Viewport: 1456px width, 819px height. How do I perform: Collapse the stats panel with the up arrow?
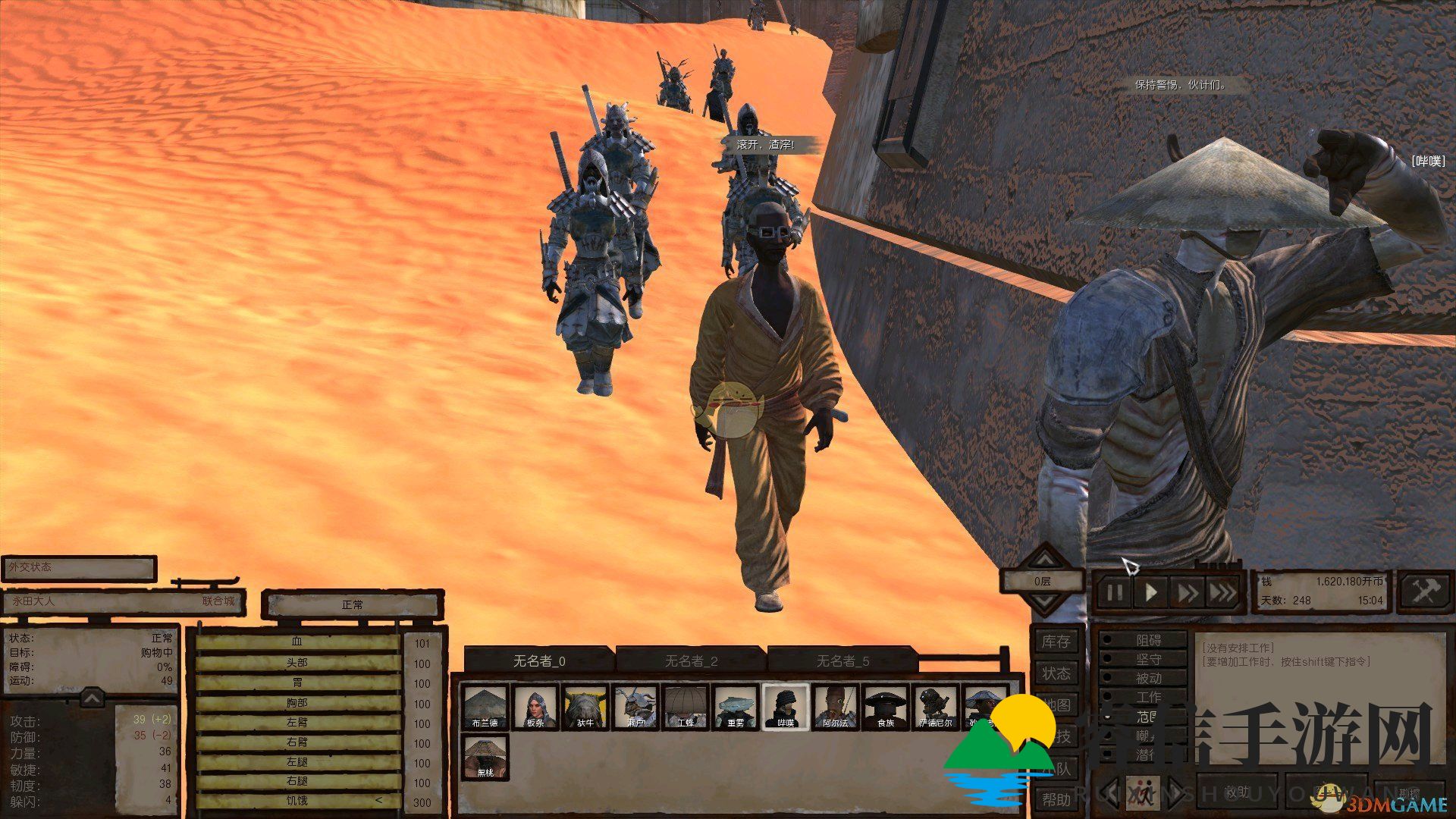pos(92,697)
